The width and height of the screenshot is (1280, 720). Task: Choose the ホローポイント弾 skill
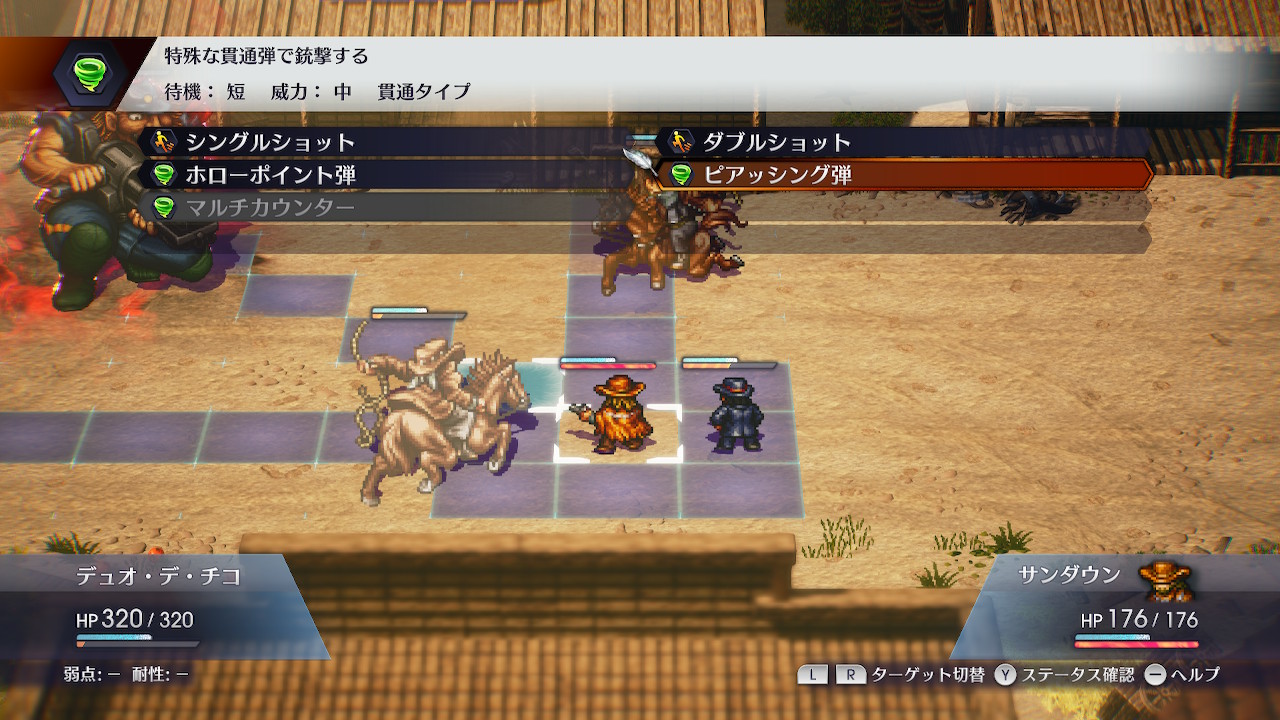point(270,175)
